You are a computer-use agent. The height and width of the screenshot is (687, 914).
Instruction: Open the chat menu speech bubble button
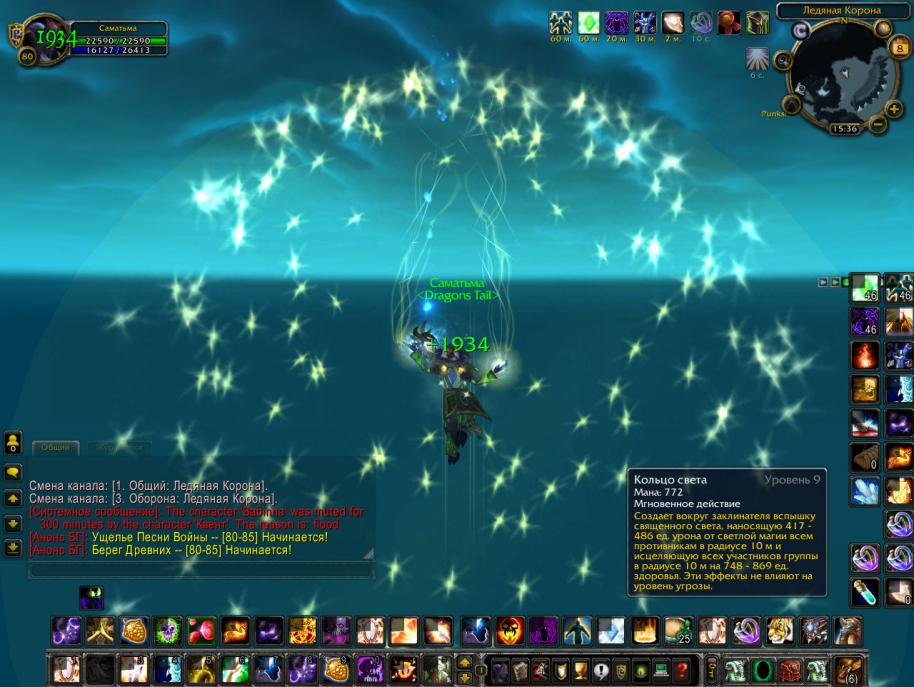pos(14,472)
